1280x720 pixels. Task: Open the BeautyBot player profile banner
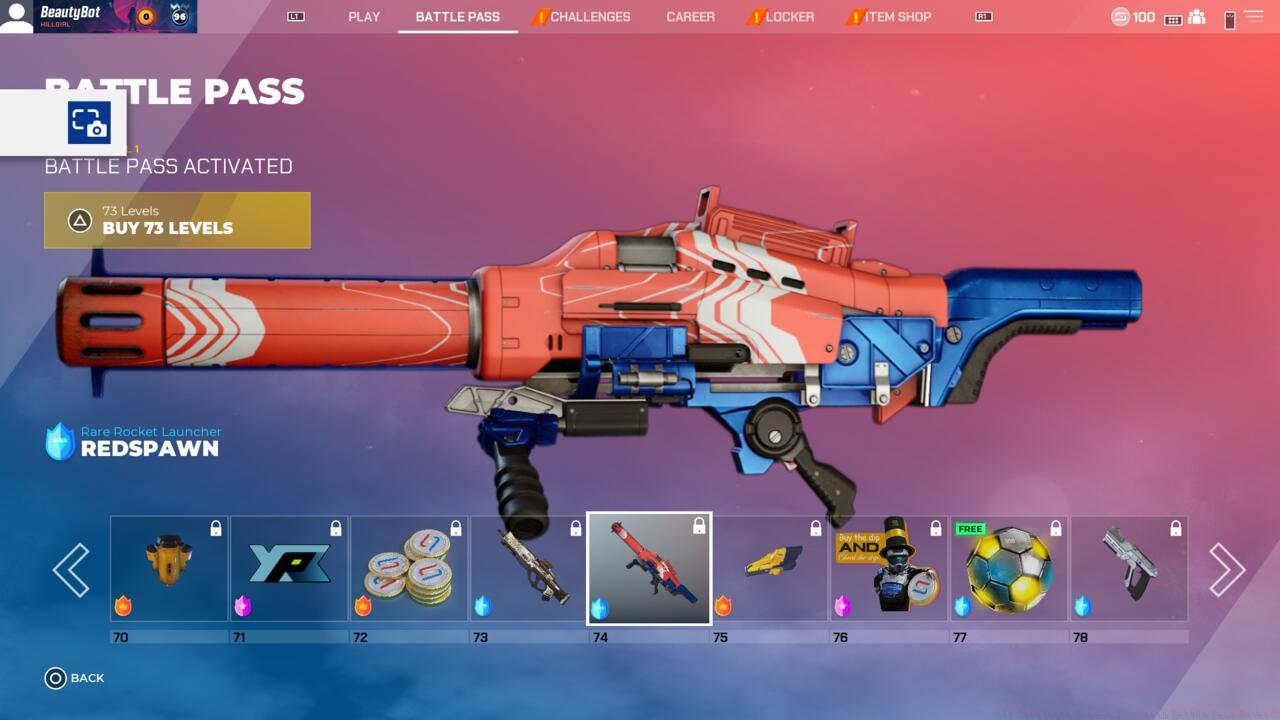pyautogui.click(x=98, y=16)
